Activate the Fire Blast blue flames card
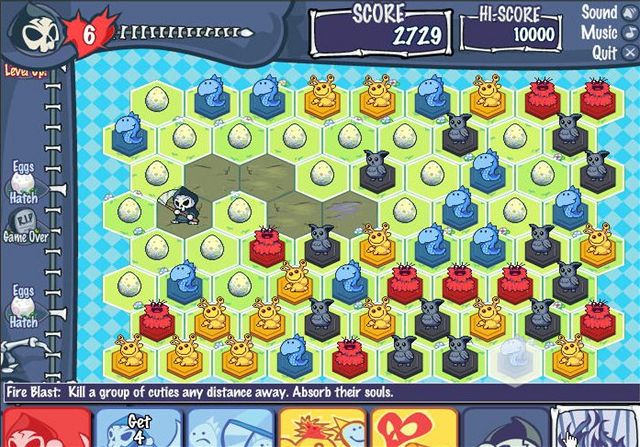 598,428
